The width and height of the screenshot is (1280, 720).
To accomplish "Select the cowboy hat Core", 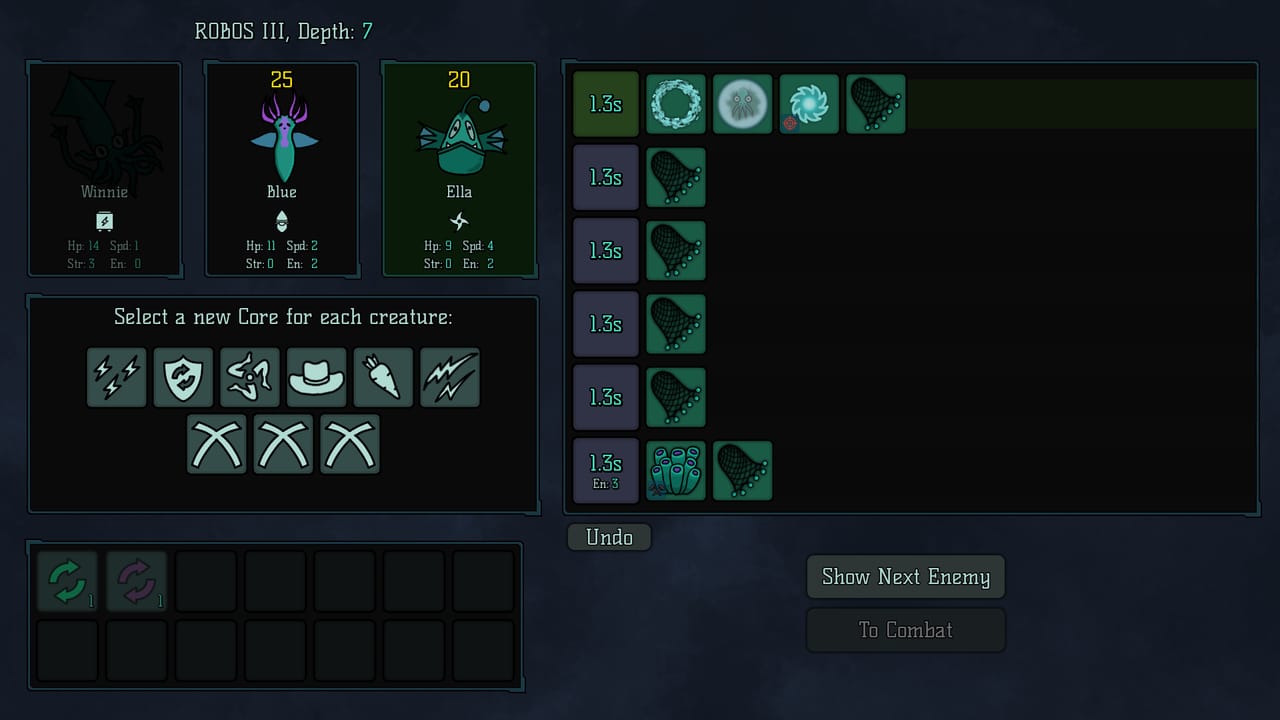I will [x=317, y=377].
